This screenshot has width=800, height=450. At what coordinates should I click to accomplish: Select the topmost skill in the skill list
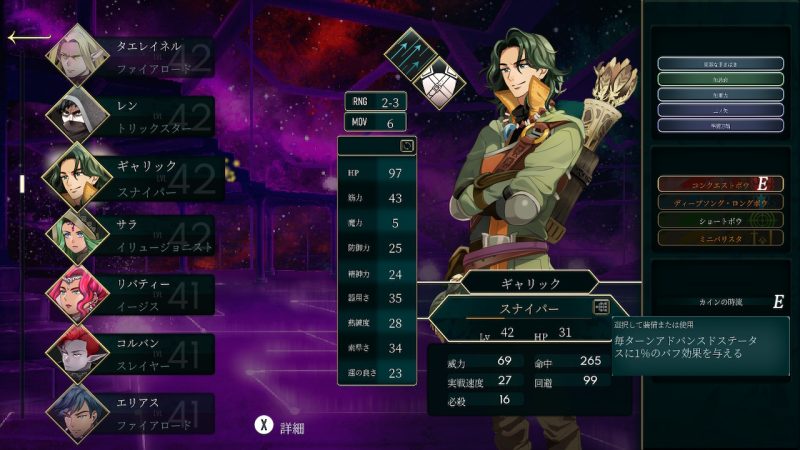click(720, 64)
